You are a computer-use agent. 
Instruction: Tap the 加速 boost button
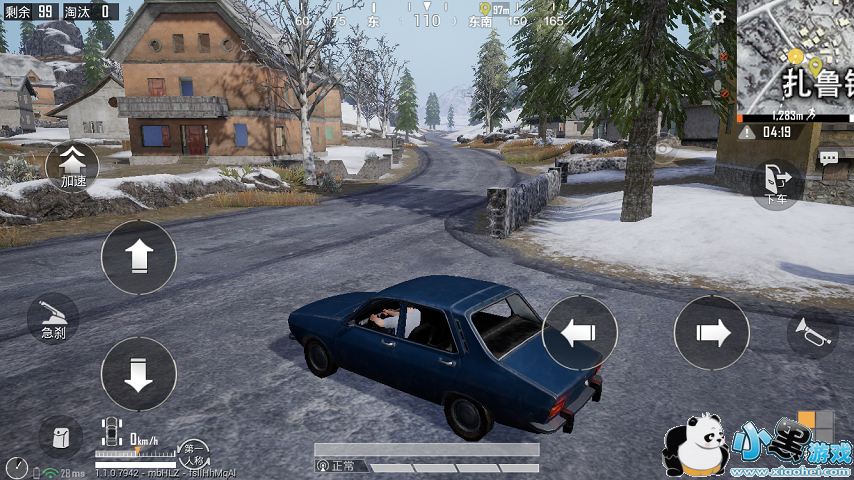pos(73,165)
